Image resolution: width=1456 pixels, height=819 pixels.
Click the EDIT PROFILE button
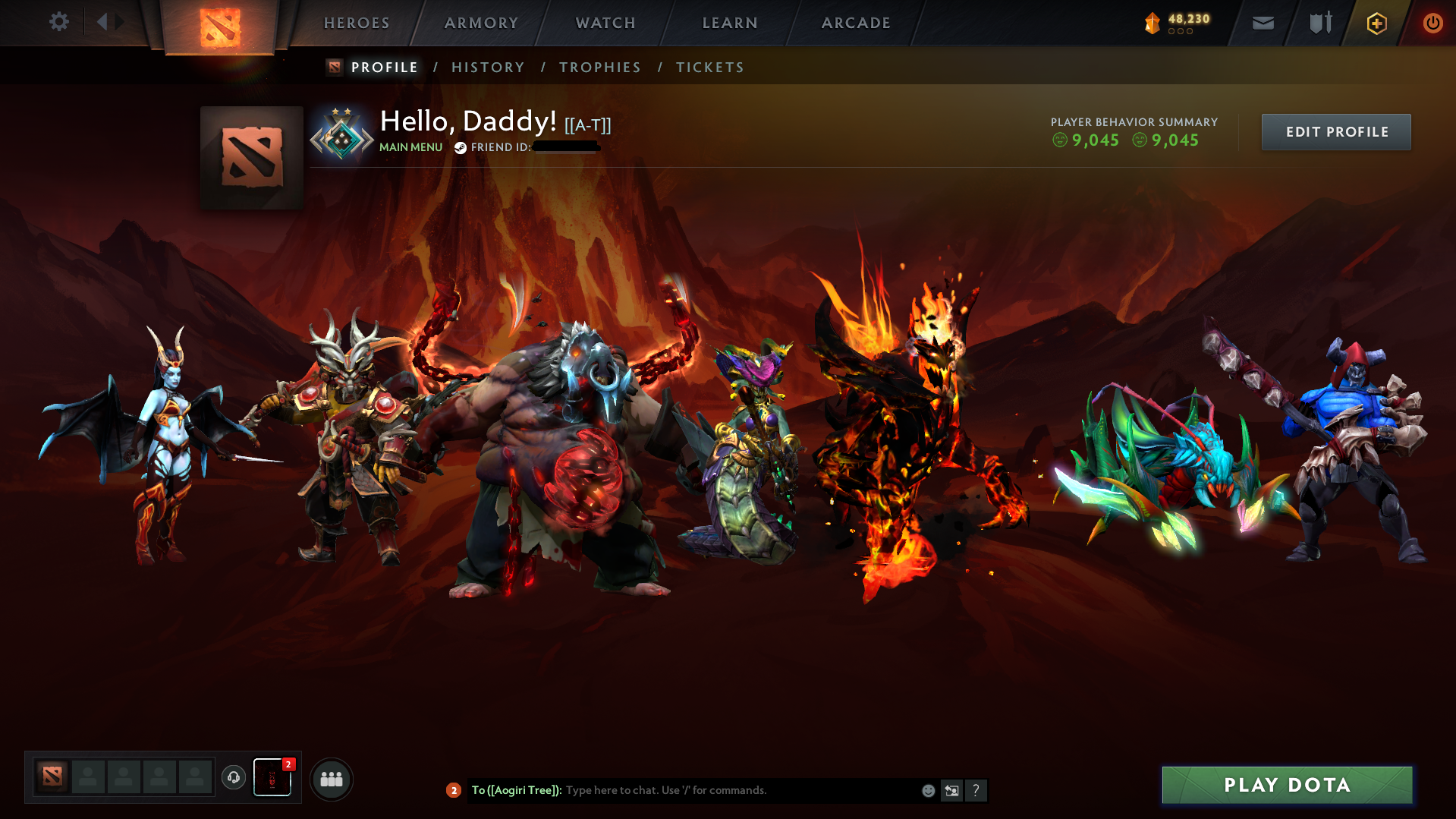(x=1335, y=131)
